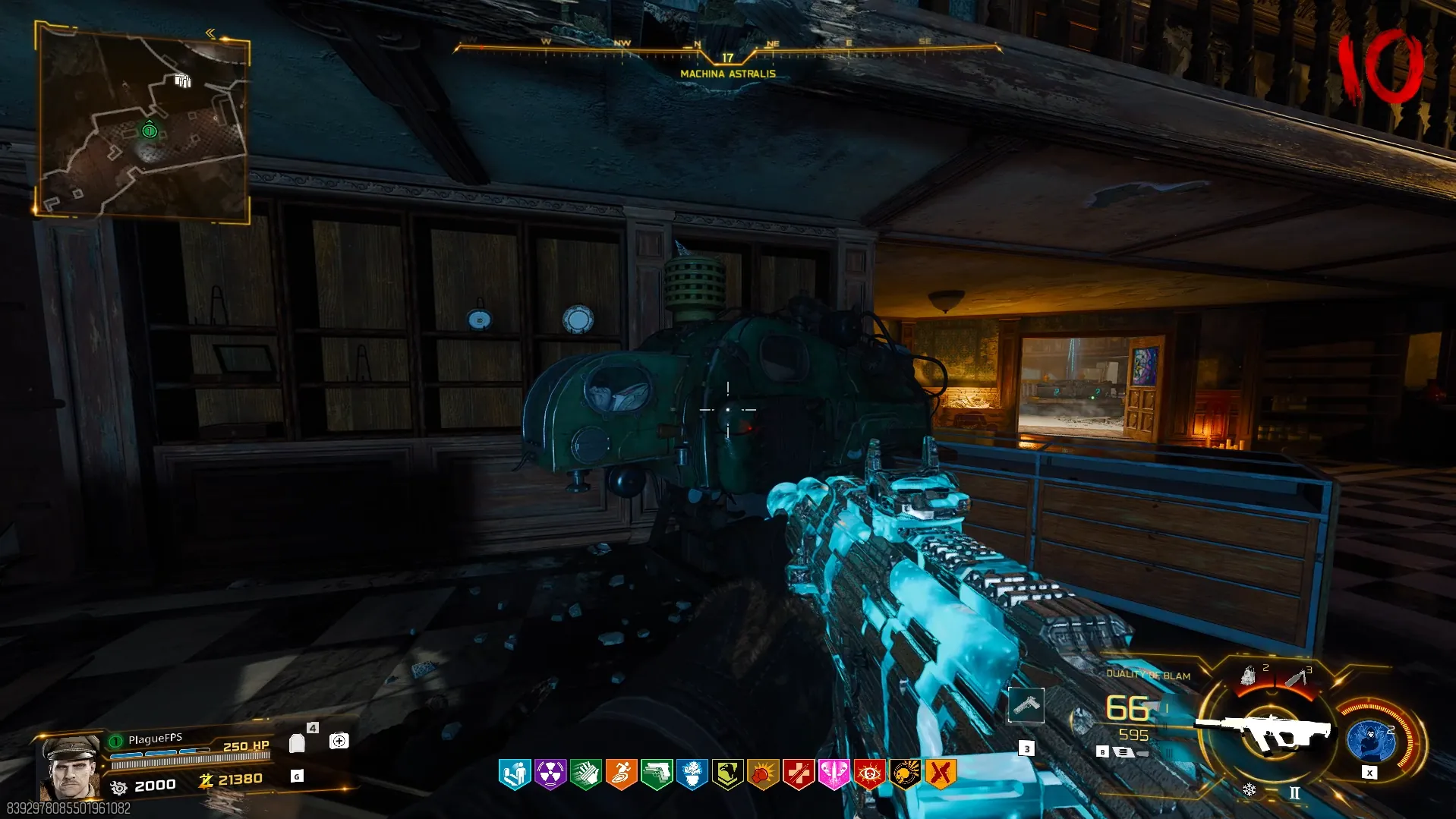Click the light-blue escalator perk icon
The image size is (1456, 819).
point(514,774)
